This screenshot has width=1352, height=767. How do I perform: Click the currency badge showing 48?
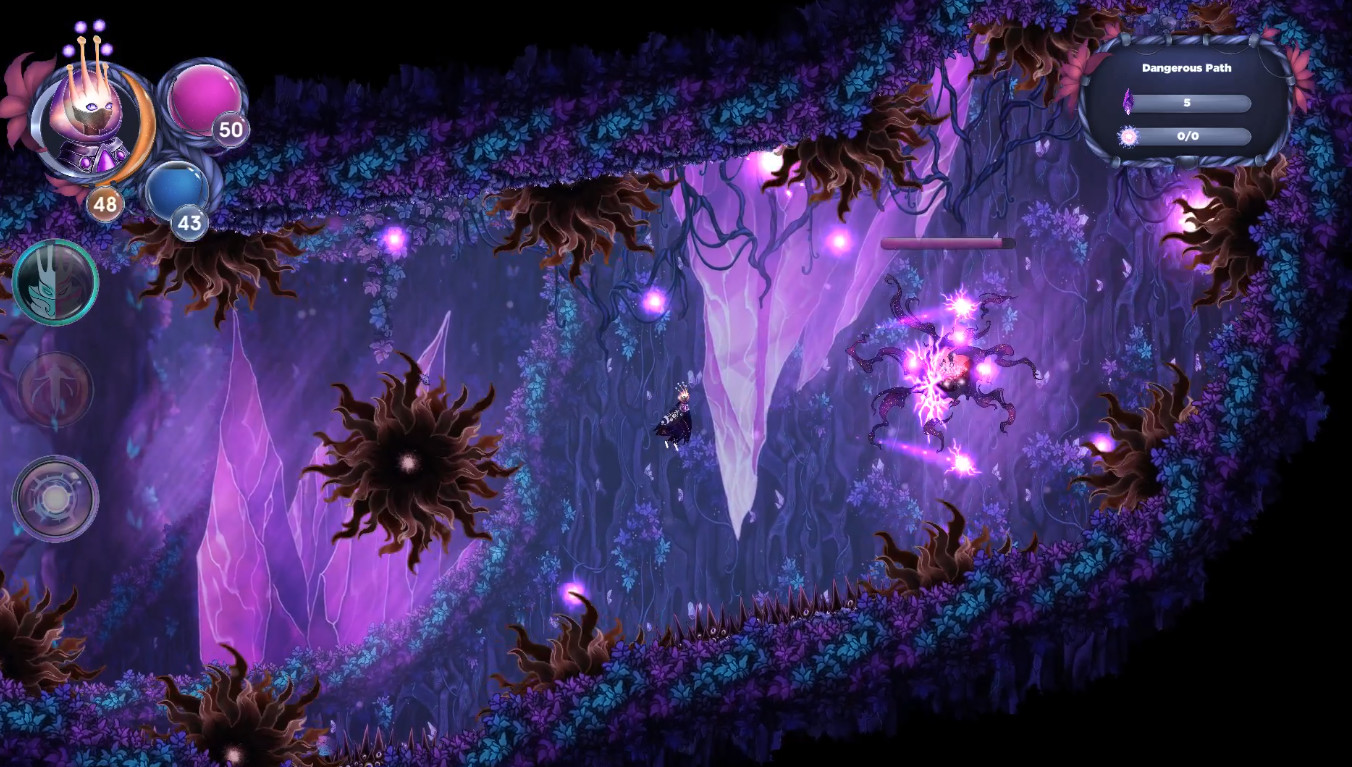[x=103, y=205]
